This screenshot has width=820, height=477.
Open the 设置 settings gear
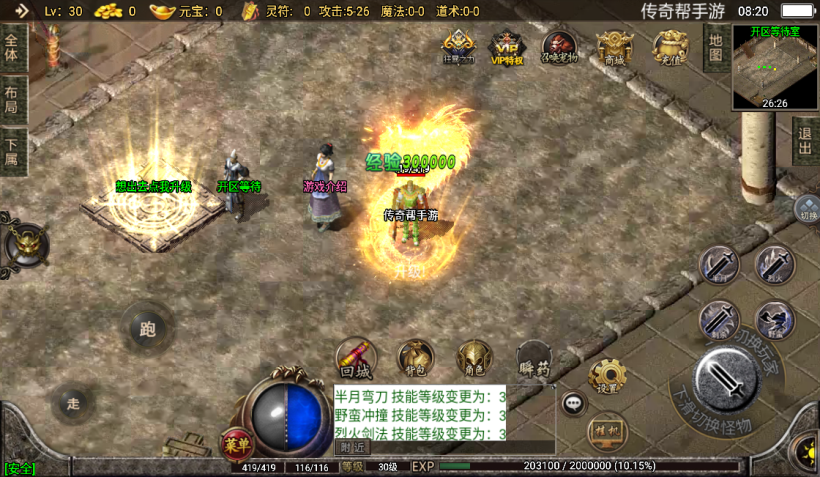click(607, 377)
